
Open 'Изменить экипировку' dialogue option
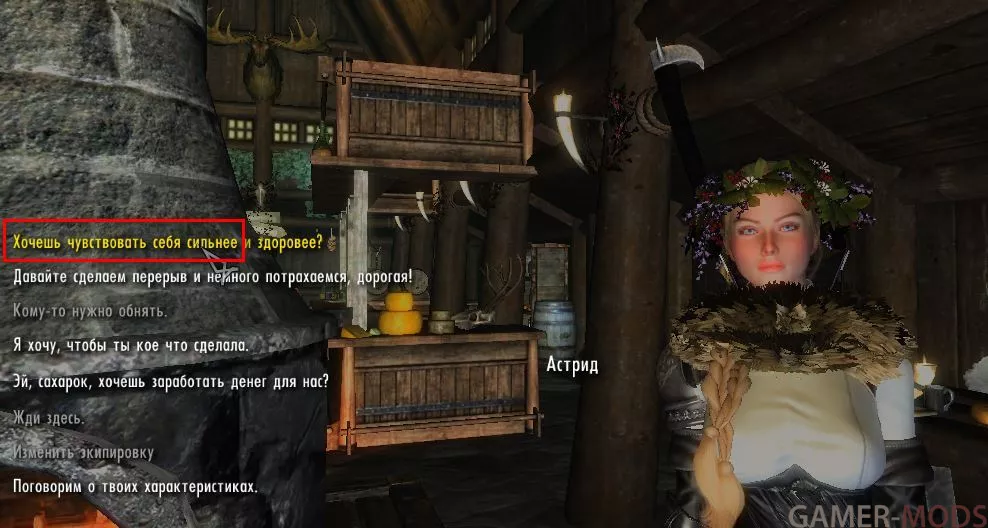tap(84, 452)
